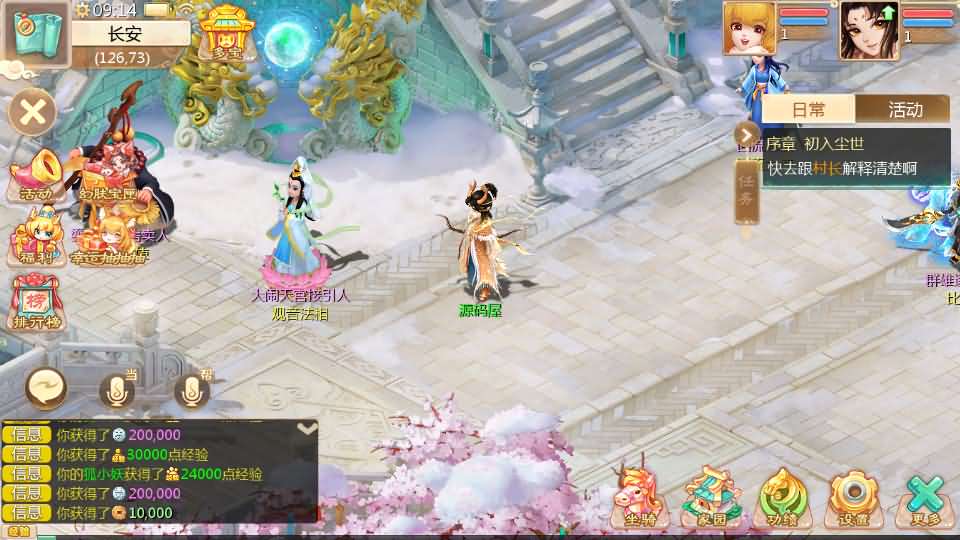The width and height of the screenshot is (960, 540).
Task: Click the blonde pet portrait
Action: [750, 28]
